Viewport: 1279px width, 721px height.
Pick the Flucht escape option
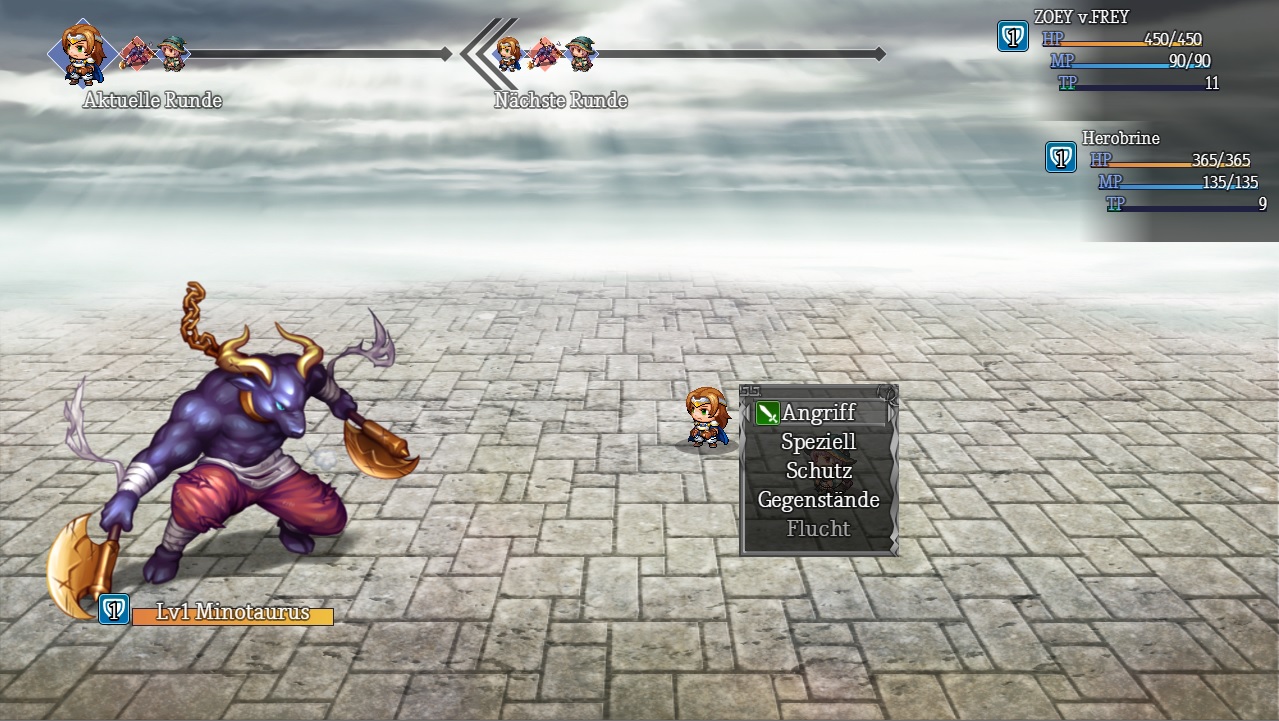(819, 528)
